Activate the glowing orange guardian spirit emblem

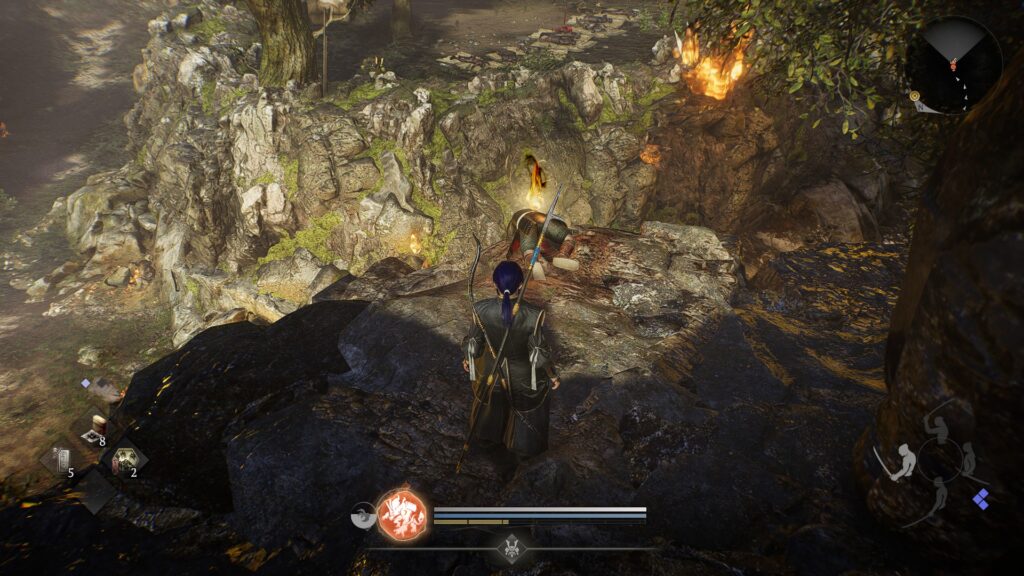(401, 514)
